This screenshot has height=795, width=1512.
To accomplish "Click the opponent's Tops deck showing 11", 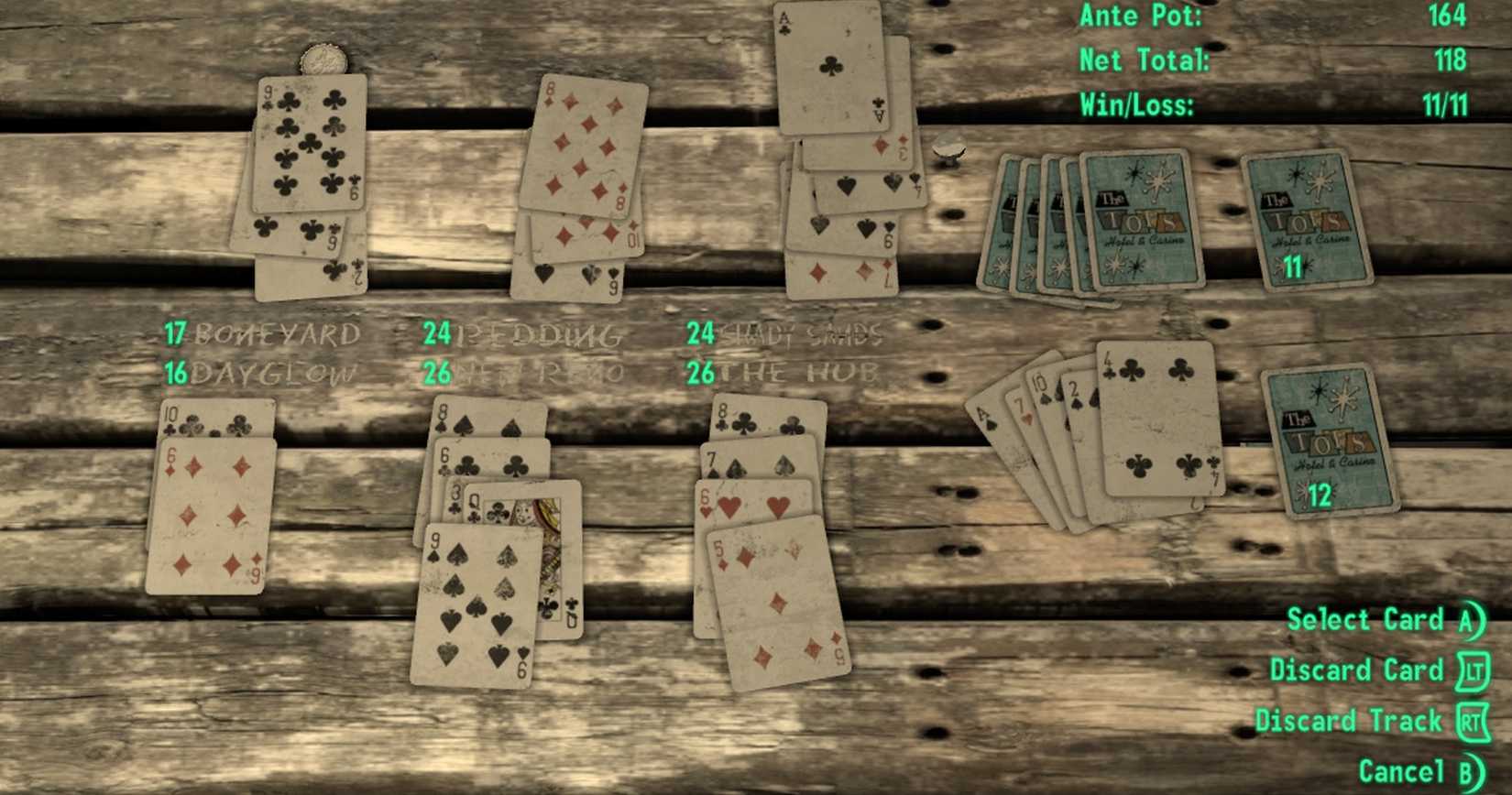I will pos(1305,220).
